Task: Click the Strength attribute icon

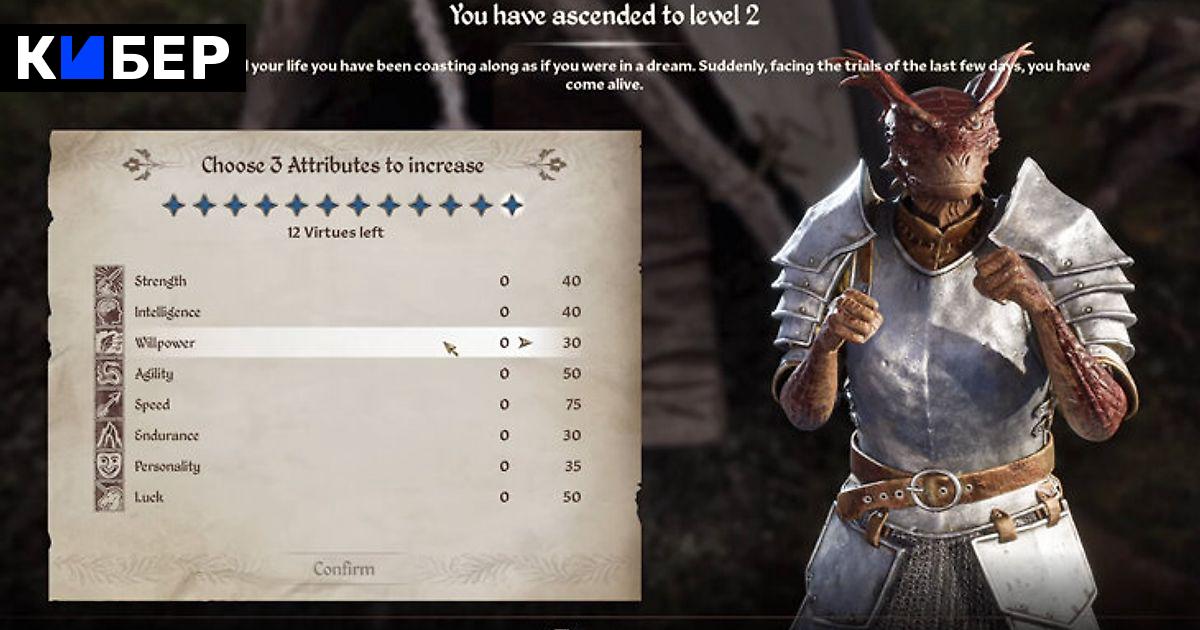Action: coord(109,281)
